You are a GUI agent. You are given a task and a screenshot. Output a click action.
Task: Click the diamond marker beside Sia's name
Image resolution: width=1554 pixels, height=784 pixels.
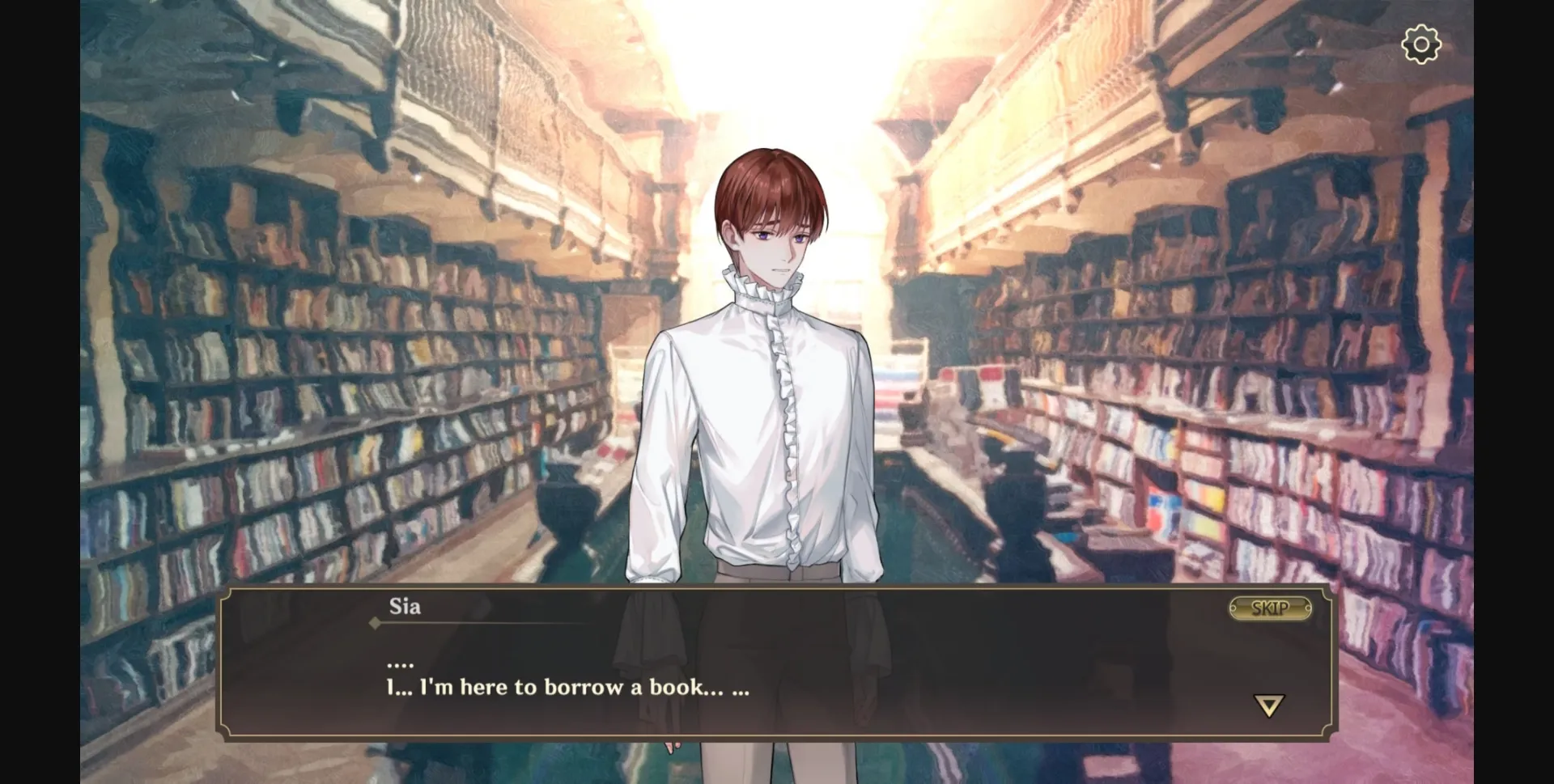375,623
